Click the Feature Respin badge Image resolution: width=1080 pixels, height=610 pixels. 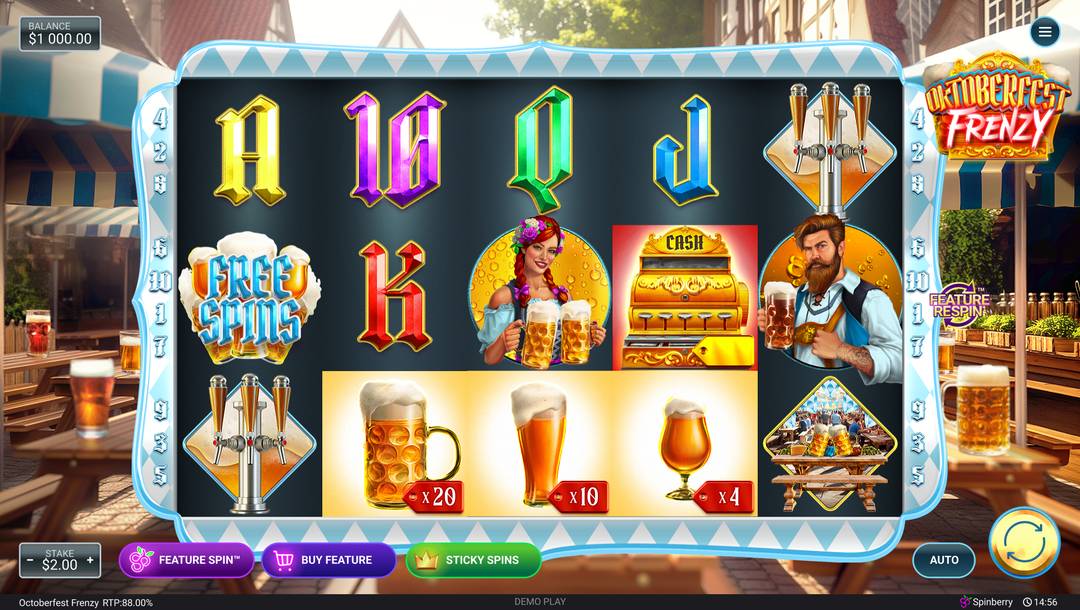pos(958,304)
